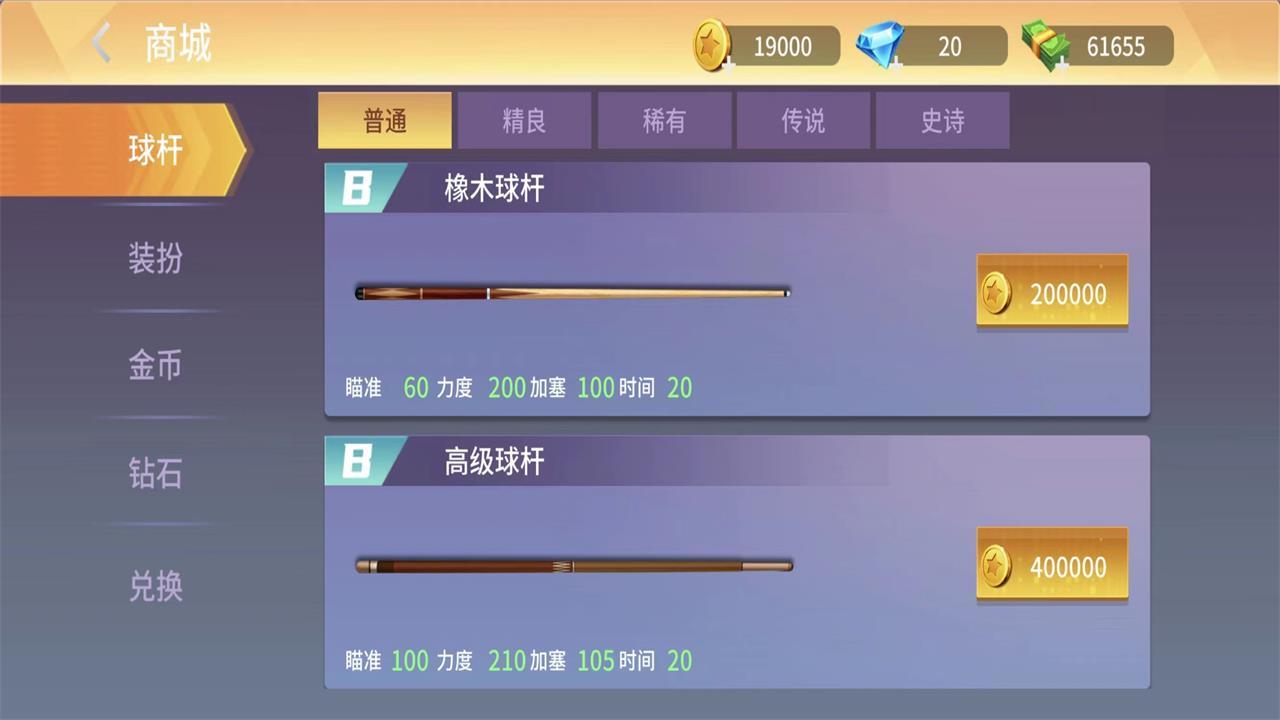Open the 钻石 category in the sidebar

(155, 473)
